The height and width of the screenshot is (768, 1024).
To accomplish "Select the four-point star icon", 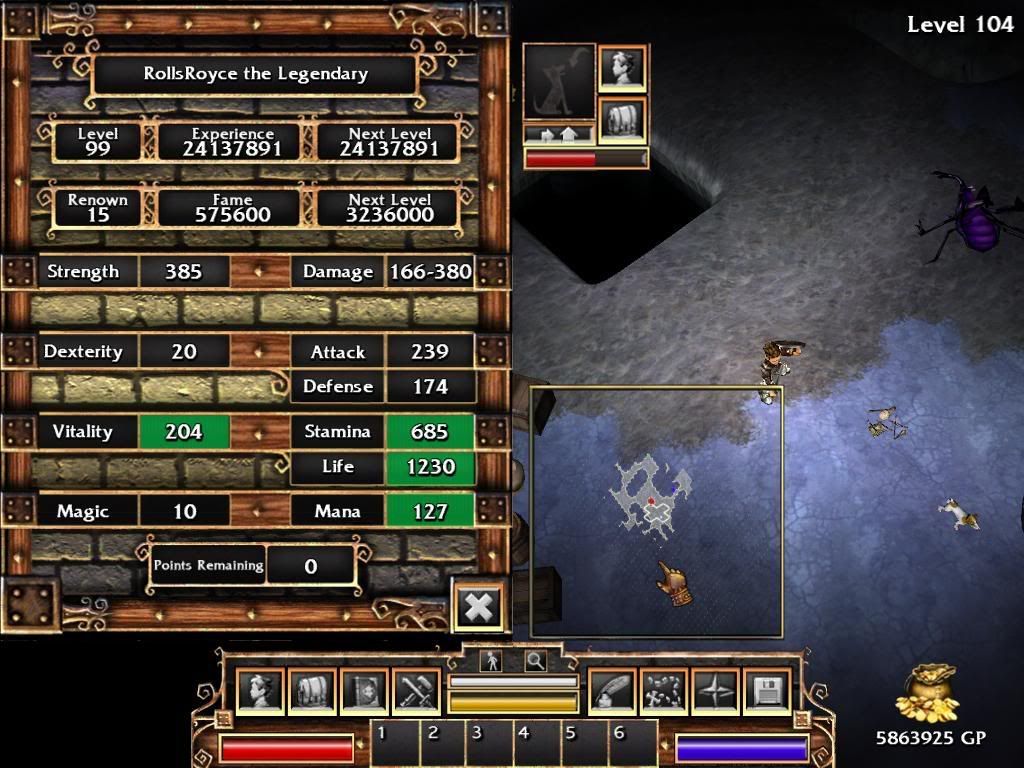I will (x=716, y=691).
